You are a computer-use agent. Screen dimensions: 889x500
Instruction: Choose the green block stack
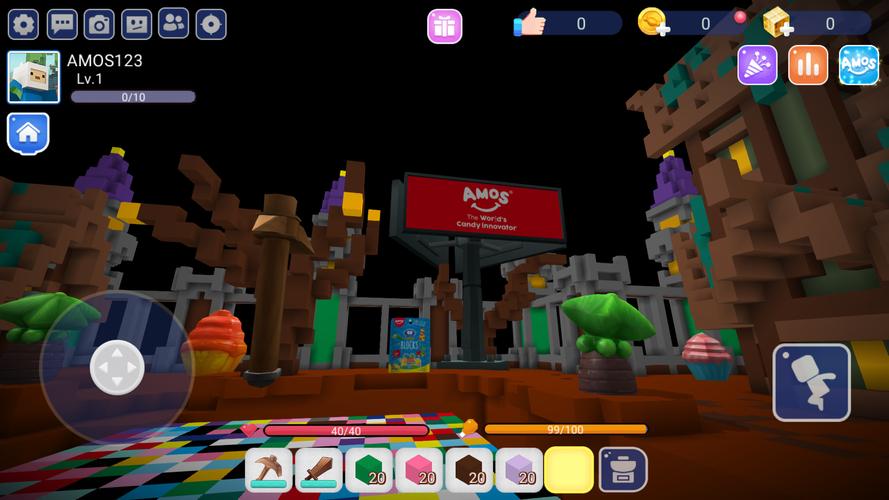pos(370,470)
